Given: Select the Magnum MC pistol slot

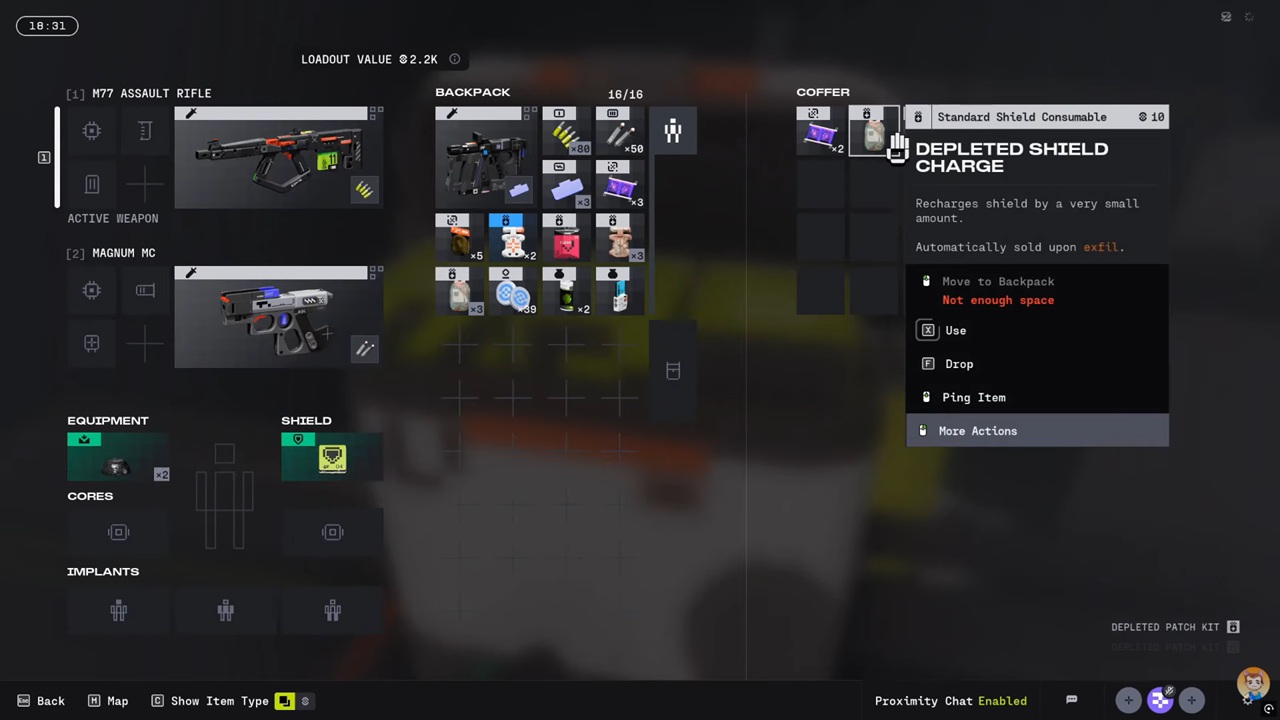Looking at the screenshot, I should (278, 317).
